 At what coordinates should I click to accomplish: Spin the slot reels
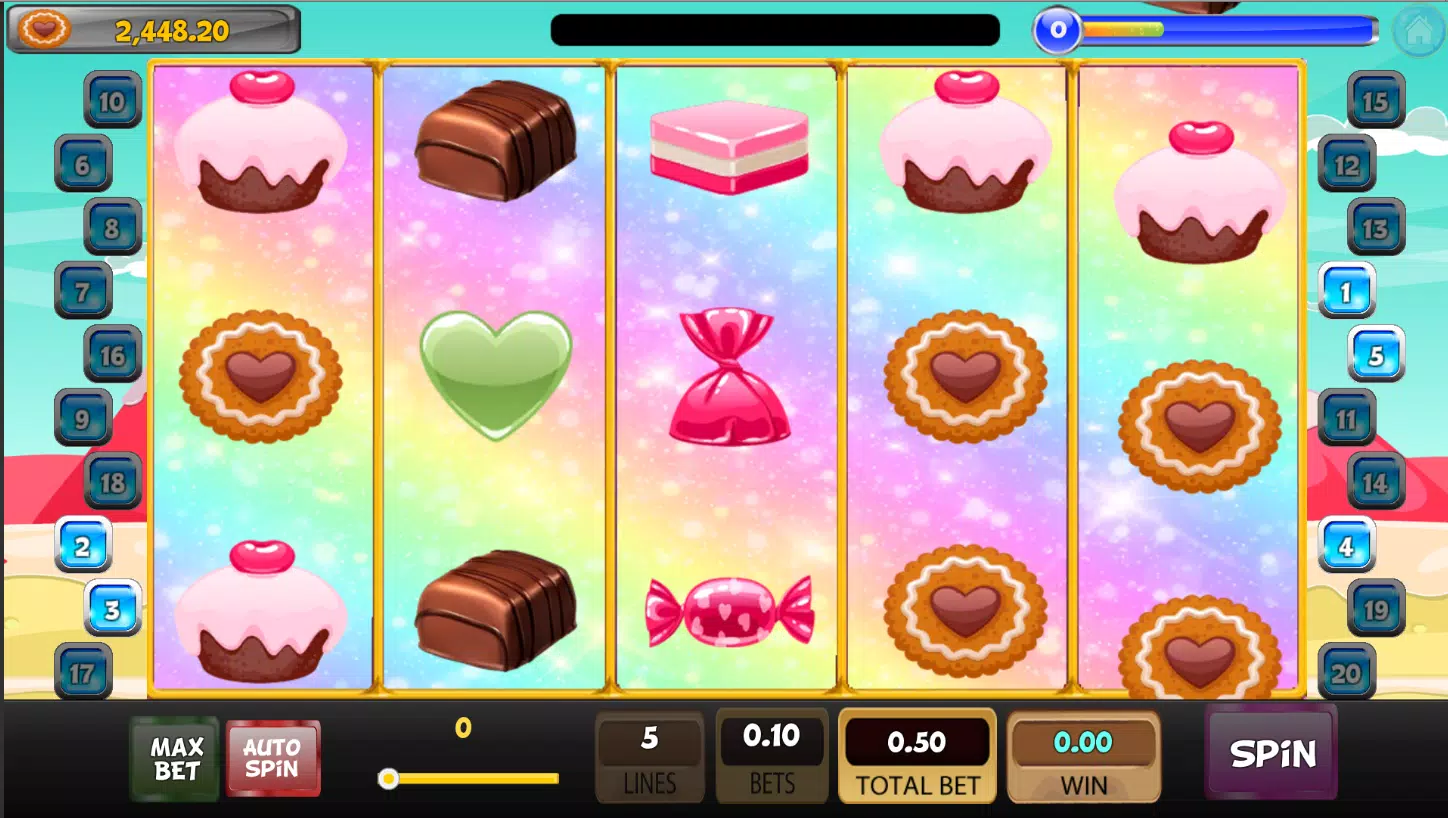pyautogui.click(x=1271, y=753)
